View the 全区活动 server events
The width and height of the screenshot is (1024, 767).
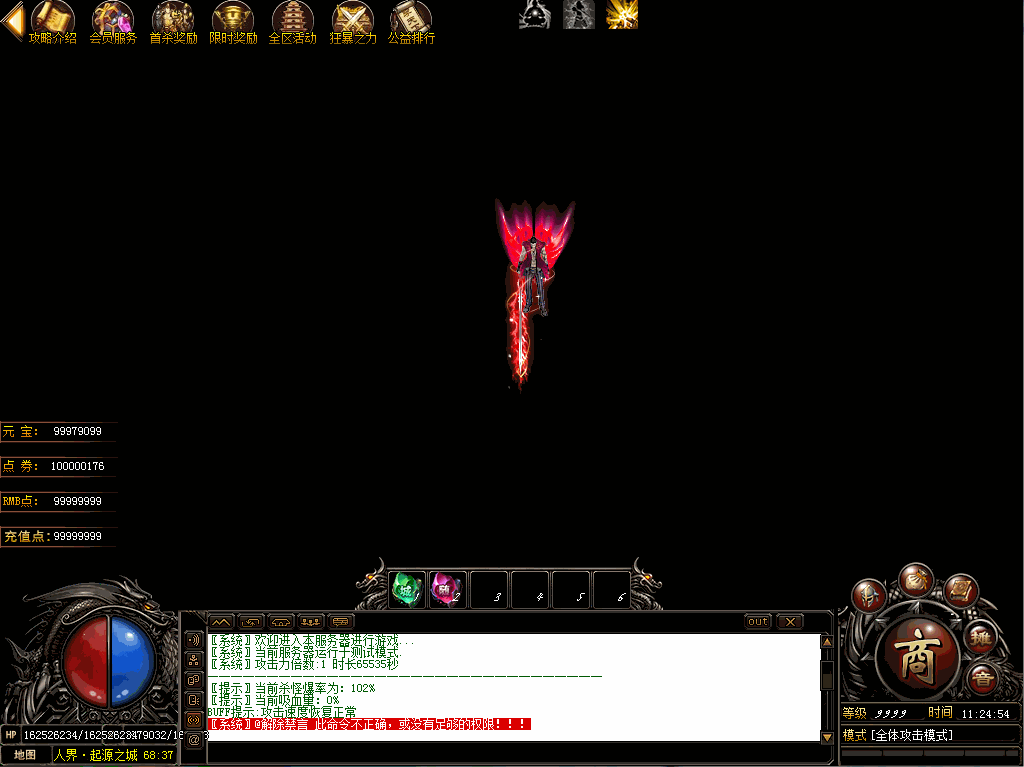pyautogui.click(x=292, y=20)
